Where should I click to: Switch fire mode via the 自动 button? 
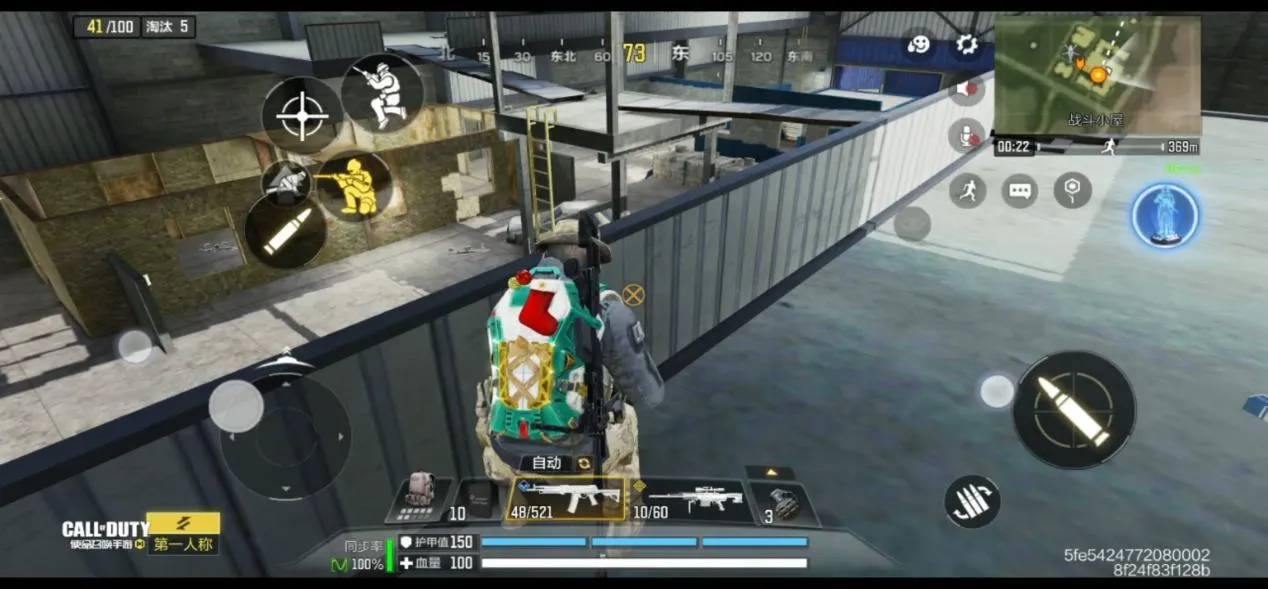click(556, 463)
